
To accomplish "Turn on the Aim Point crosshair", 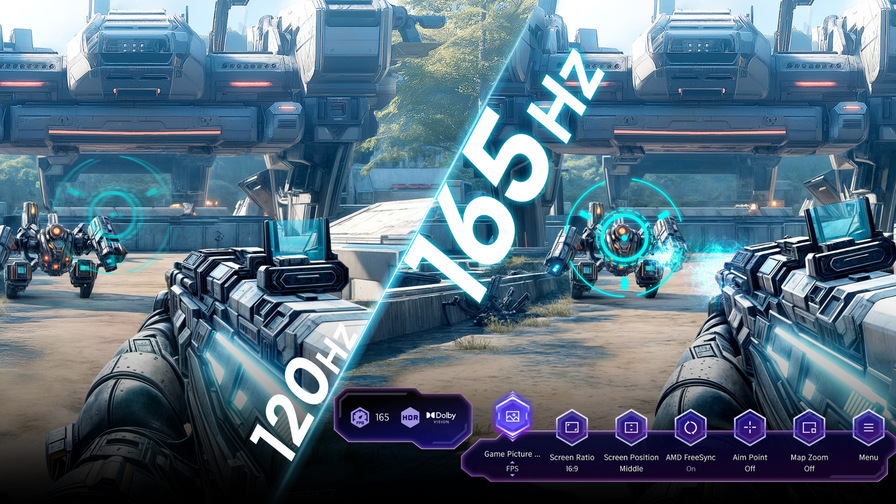I will 749,428.
